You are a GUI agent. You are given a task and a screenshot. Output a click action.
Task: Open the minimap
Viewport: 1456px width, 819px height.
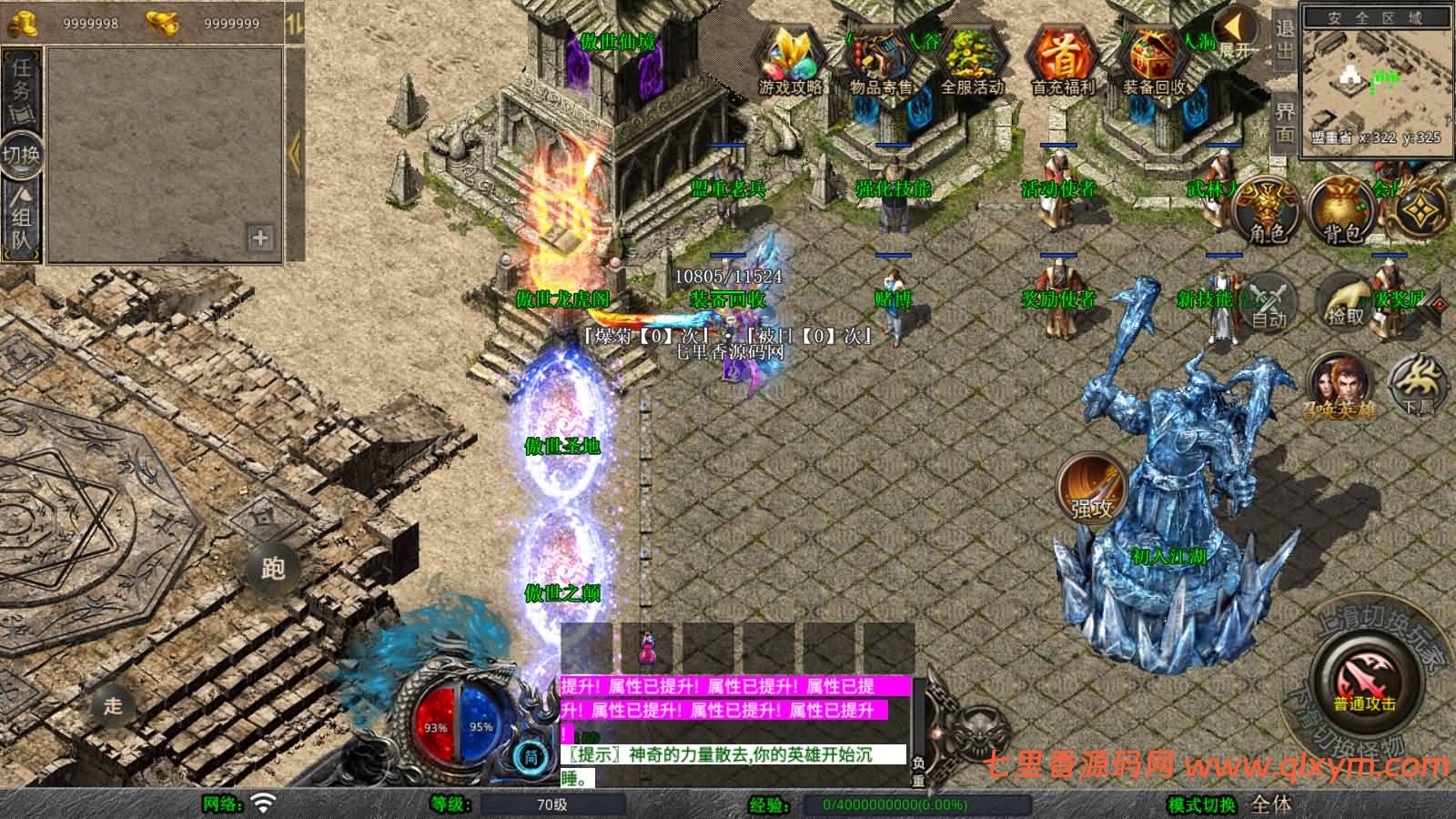[x=1375, y=80]
